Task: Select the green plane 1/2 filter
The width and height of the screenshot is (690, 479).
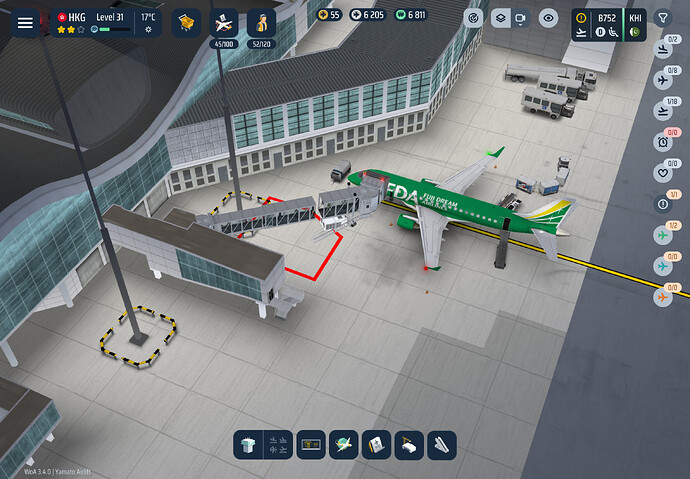Action: coord(662,236)
